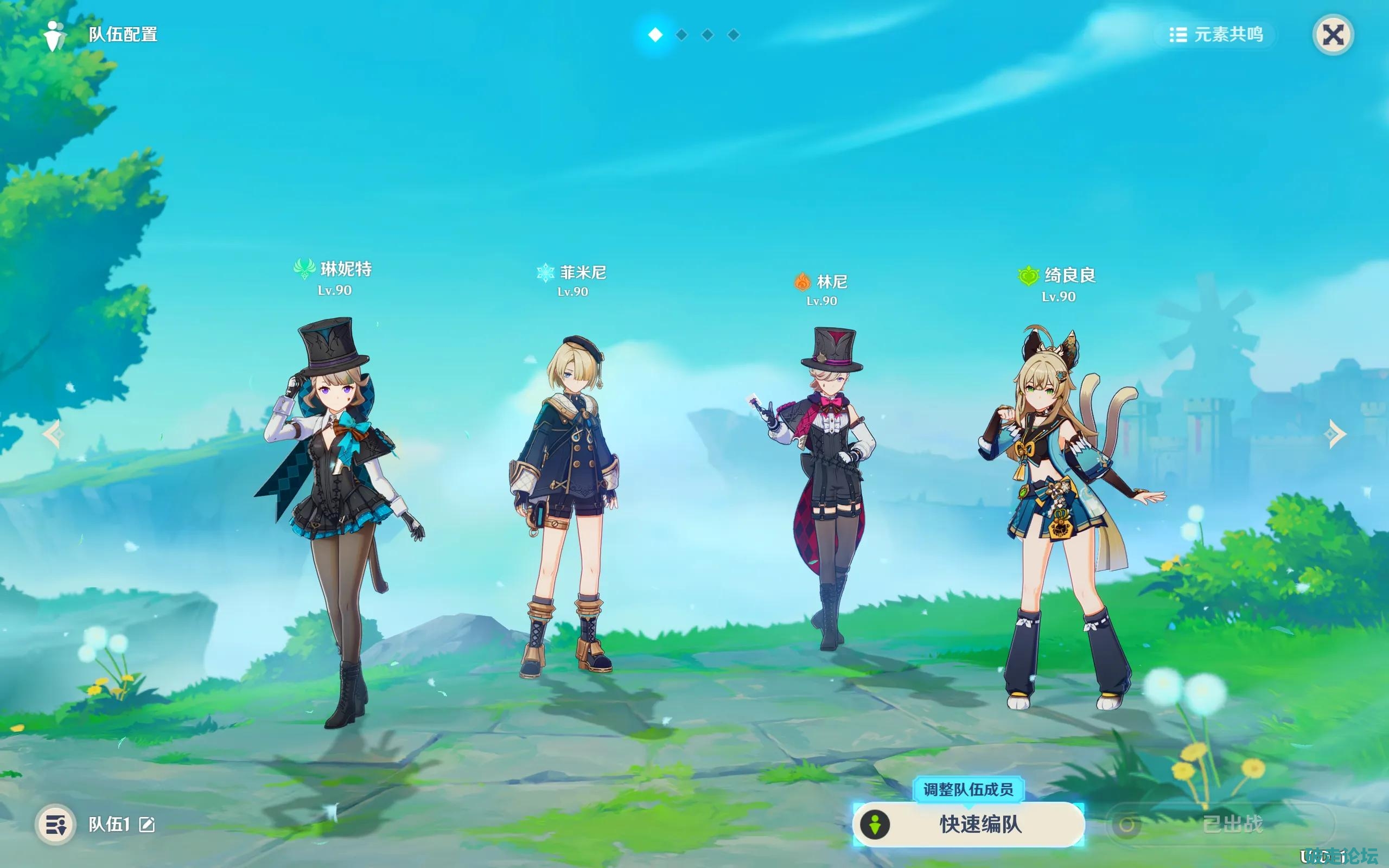Viewport: 1389px width, 868px height.
Task: Close the party setup screen
Action: pyautogui.click(x=1333, y=35)
